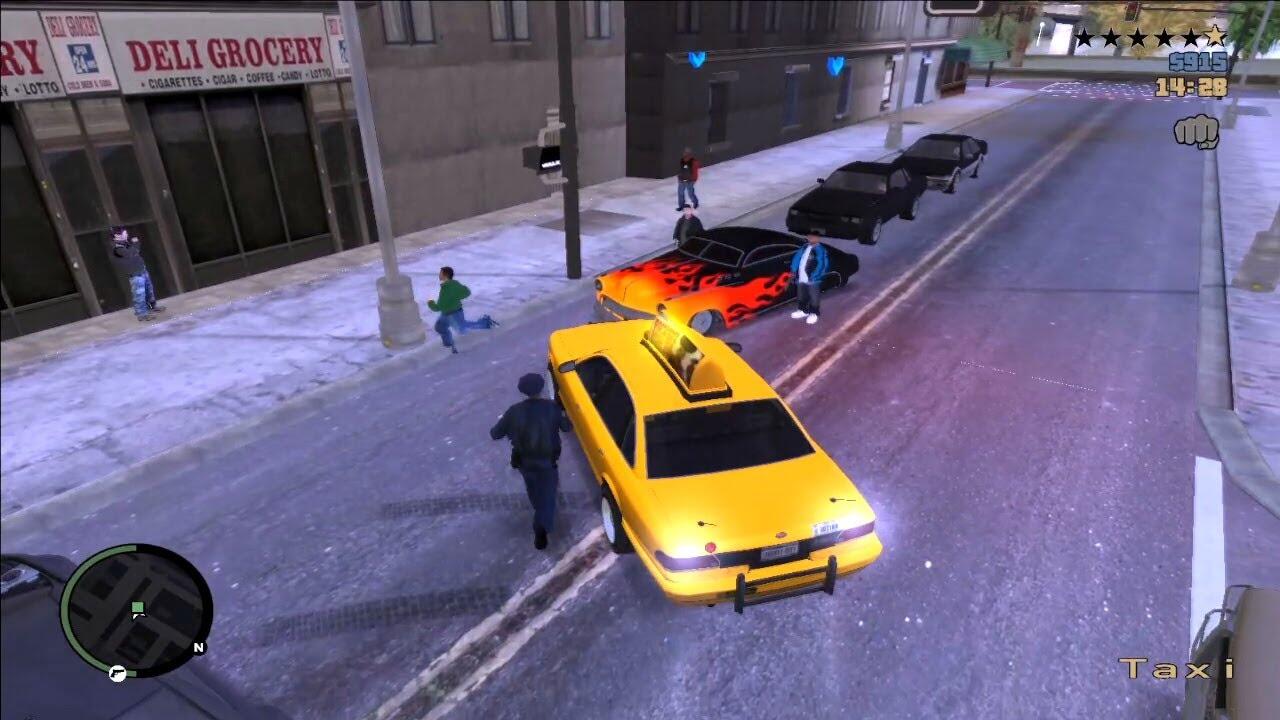
Task: Click the green square marker on the radar
Action: click(138, 607)
